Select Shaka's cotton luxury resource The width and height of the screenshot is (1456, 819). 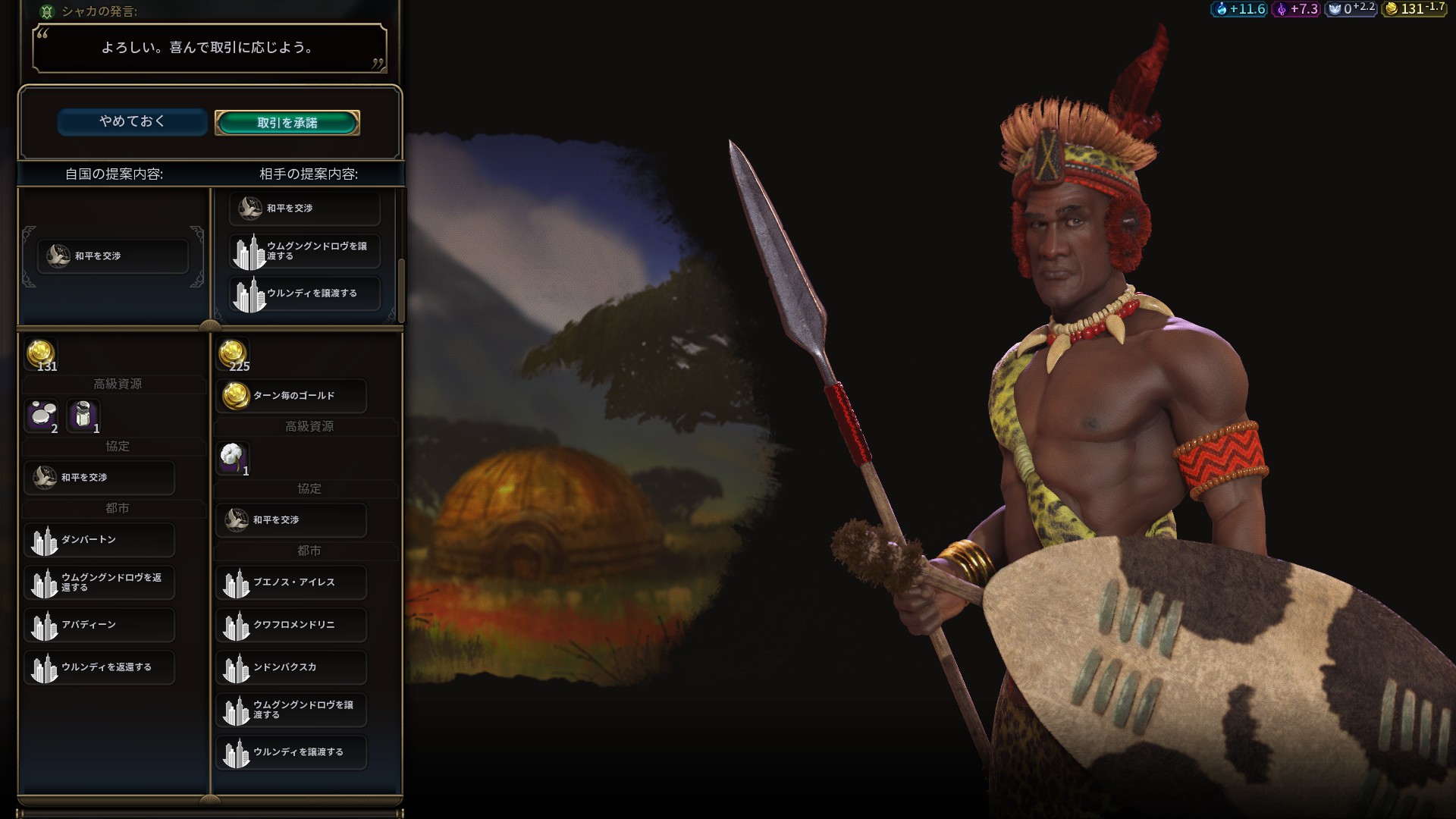tap(233, 457)
